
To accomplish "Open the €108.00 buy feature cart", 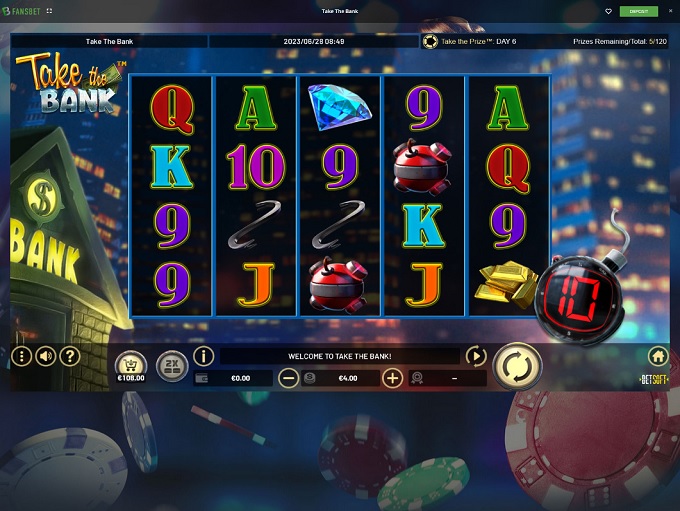I will 131,366.
